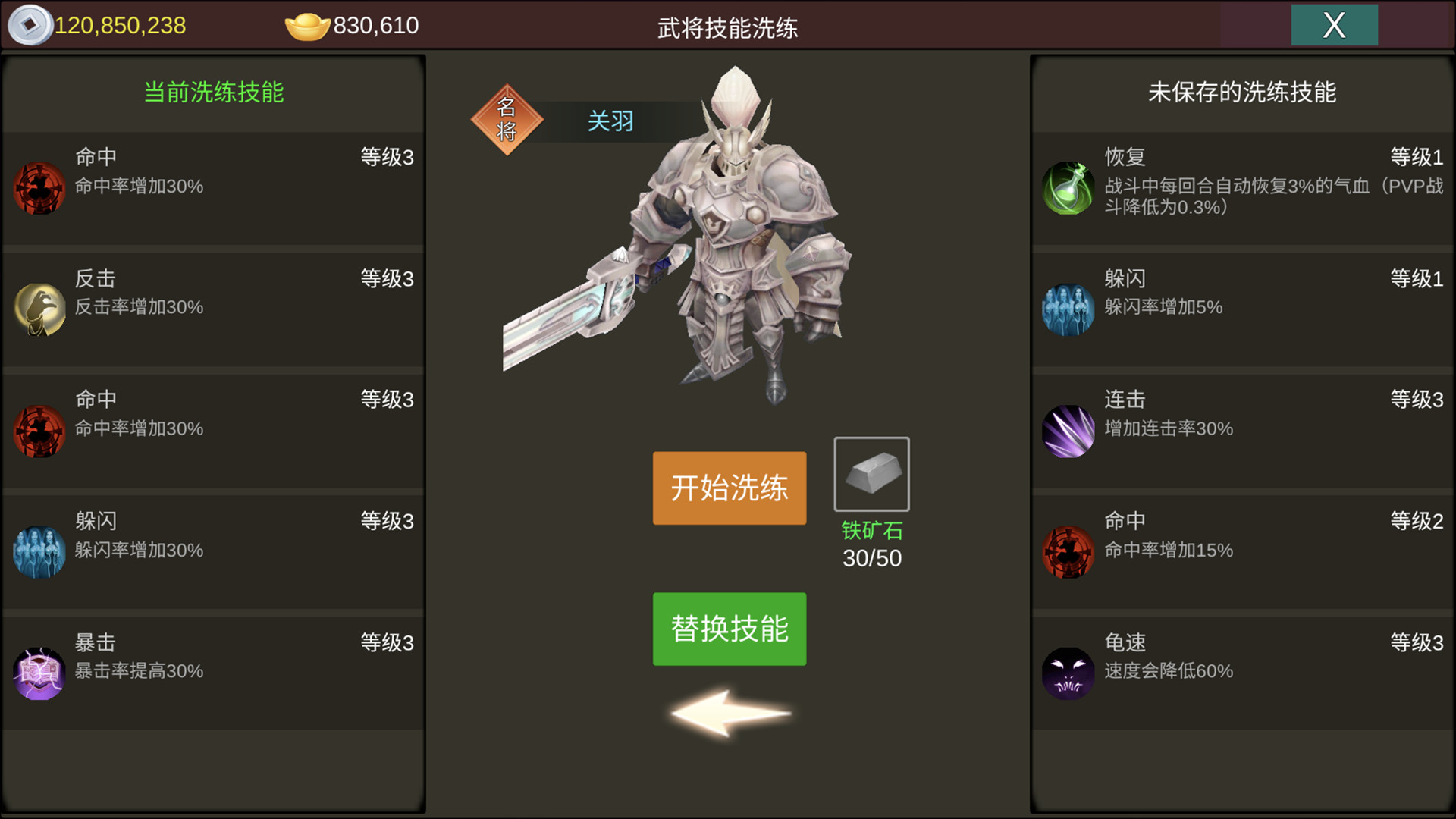
Task: Select the 躲闪 icon in unsaved skills
Action: coord(1068,309)
